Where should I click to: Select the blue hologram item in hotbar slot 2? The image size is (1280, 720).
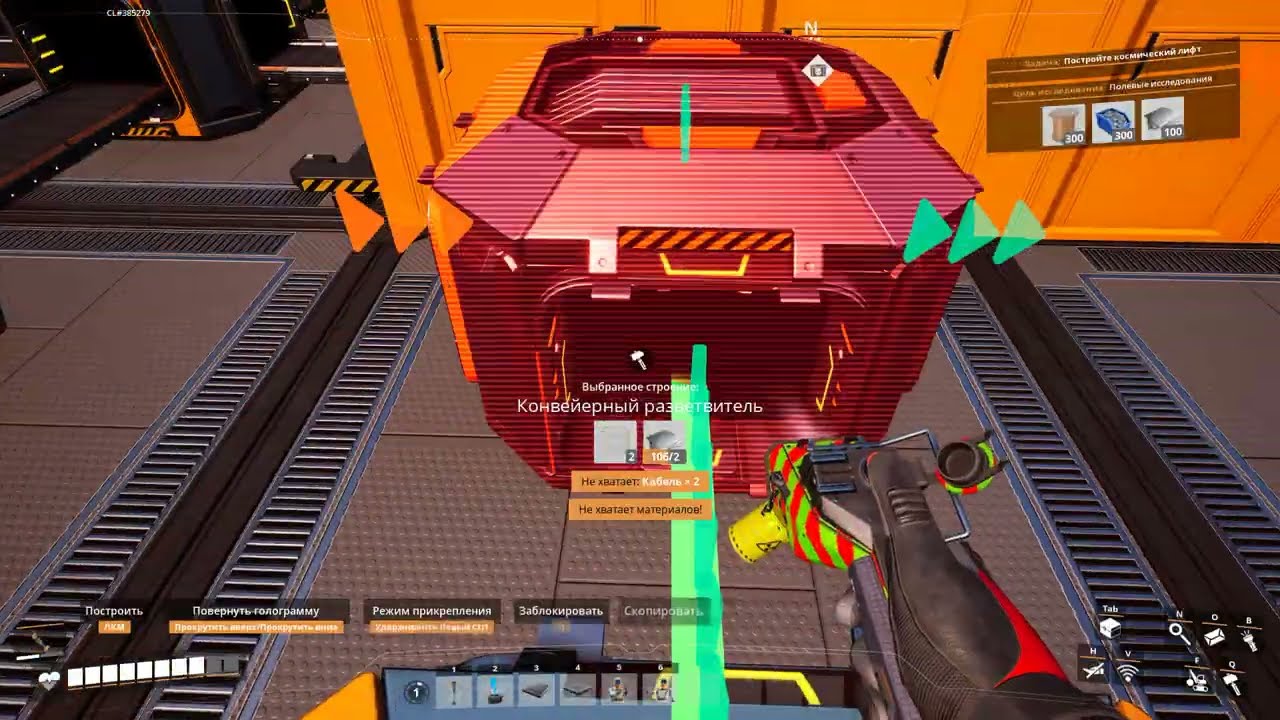coord(495,689)
